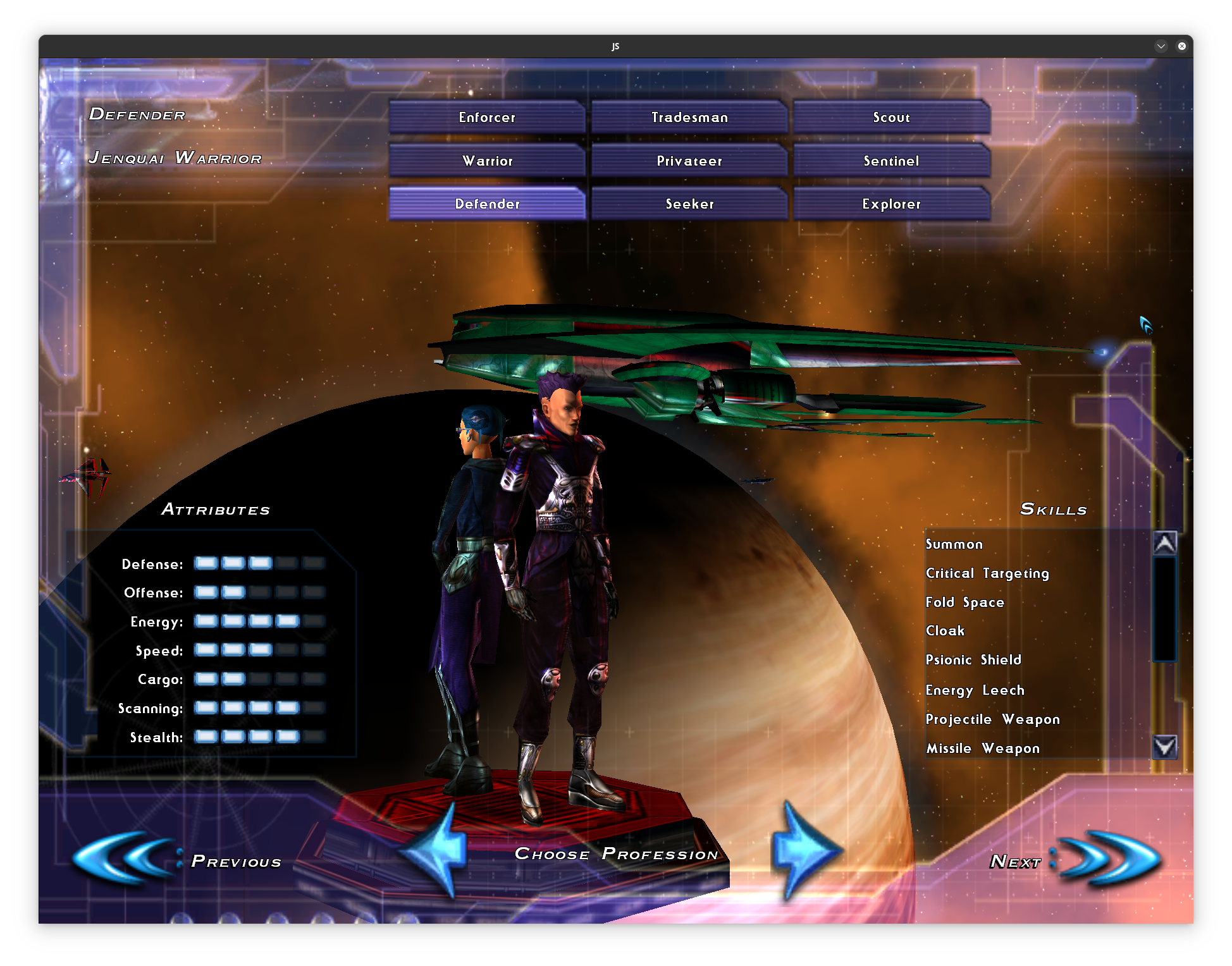
Task: Switch to the Sentinel profession
Action: [891, 161]
